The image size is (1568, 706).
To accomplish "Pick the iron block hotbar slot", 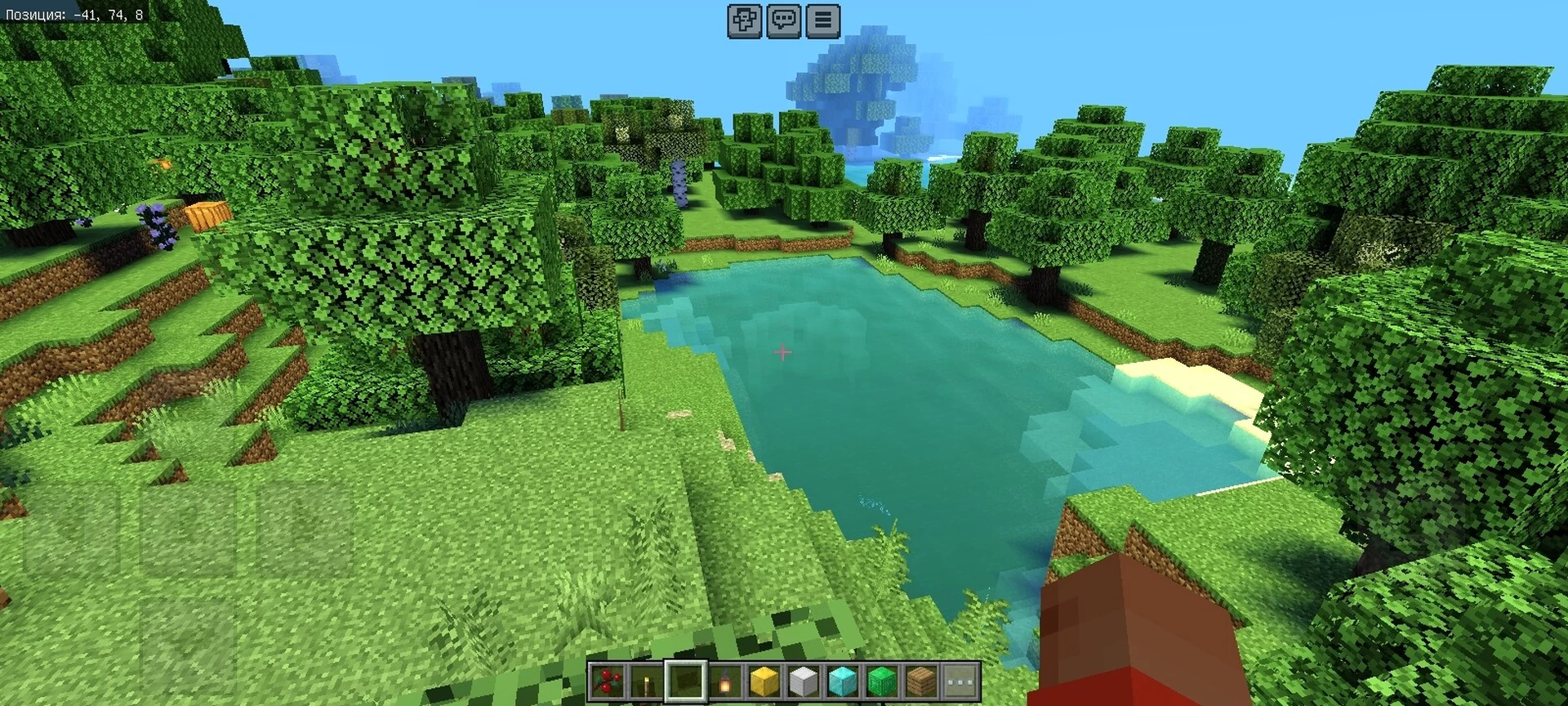I will 803,681.
